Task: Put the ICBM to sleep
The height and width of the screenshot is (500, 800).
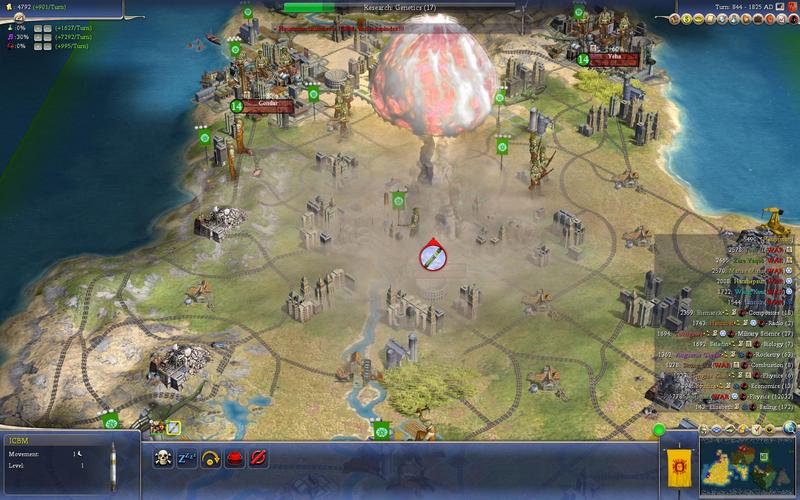Action: pyautogui.click(x=187, y=457)
